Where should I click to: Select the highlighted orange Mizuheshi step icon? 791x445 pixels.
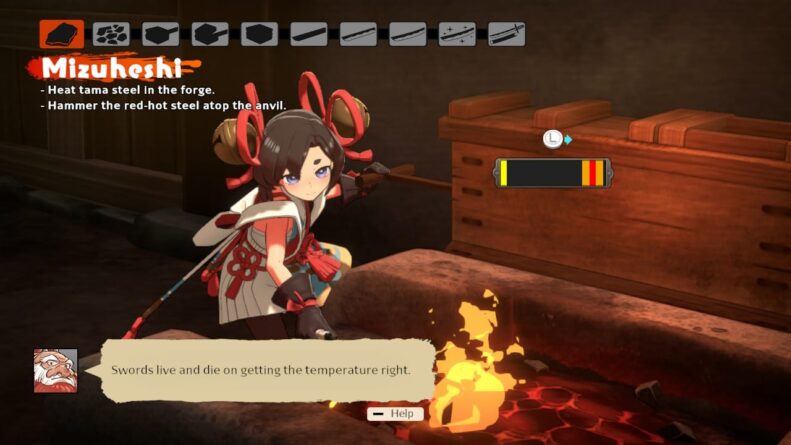pyautogui.click(x=61, y=34)
